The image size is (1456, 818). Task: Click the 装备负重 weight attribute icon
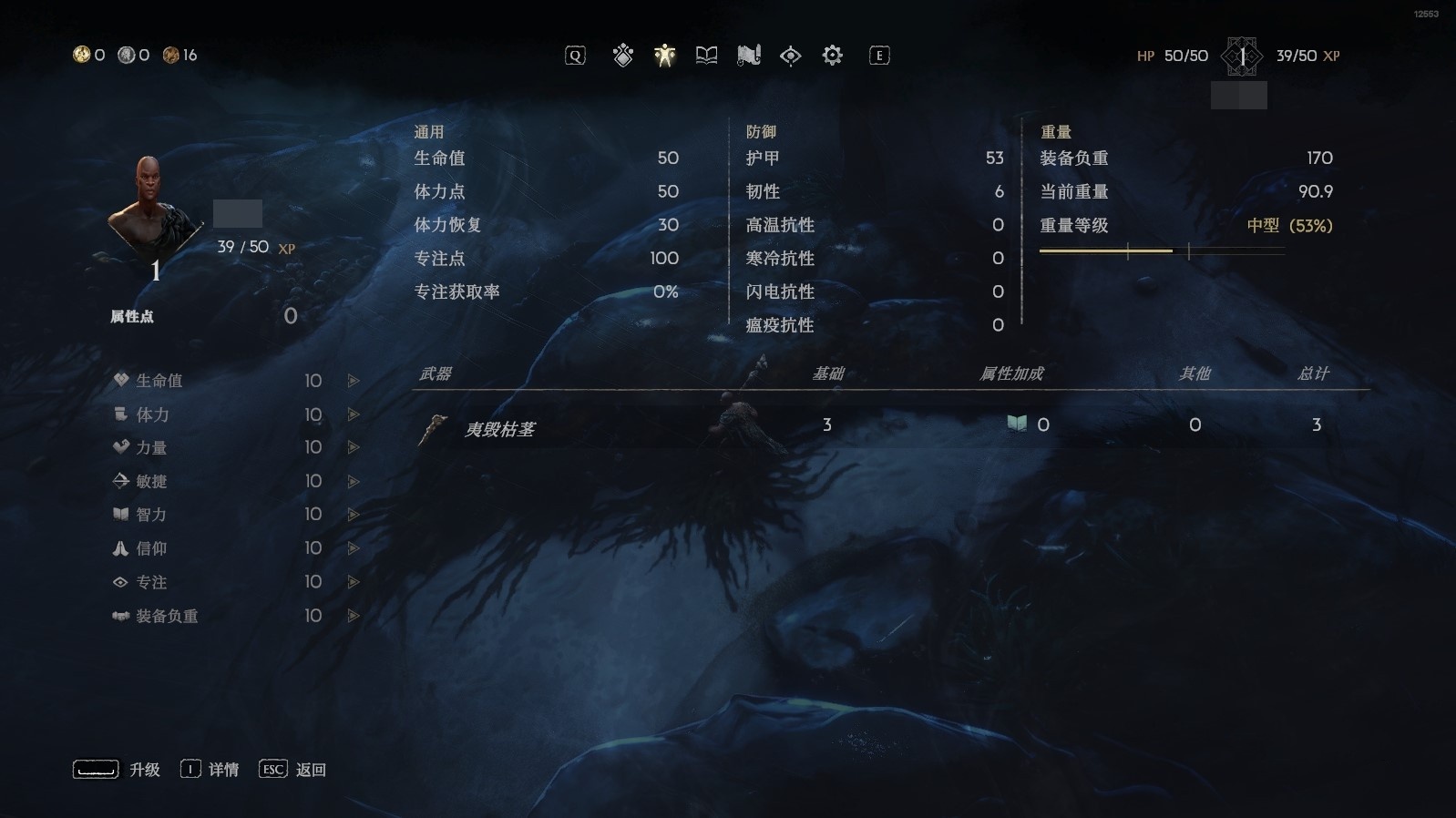tap(119, 616)
